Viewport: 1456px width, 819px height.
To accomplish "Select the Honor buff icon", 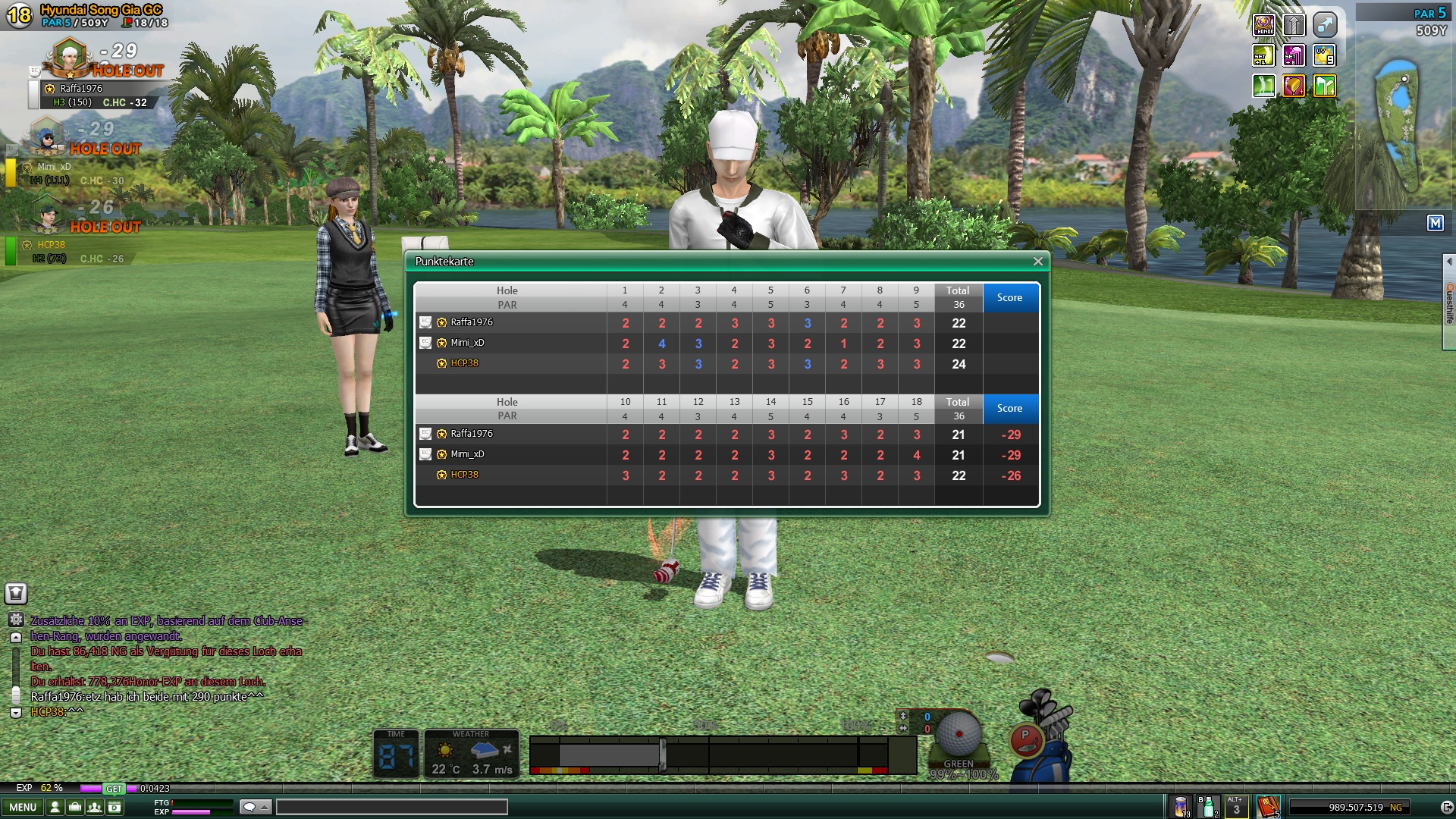I will pos(1264,26).
